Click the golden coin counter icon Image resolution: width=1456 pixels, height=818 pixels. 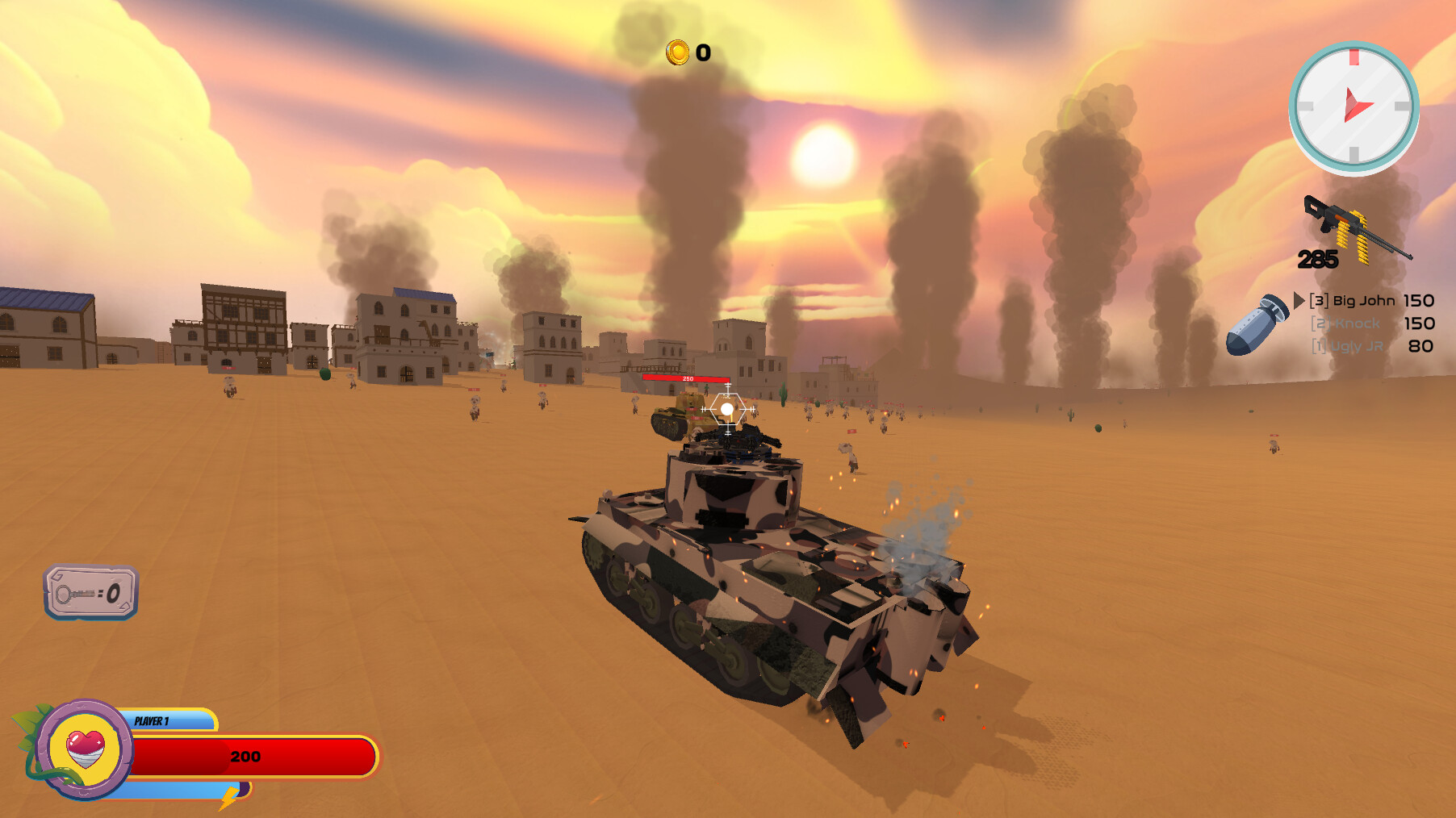coord(676,53)
